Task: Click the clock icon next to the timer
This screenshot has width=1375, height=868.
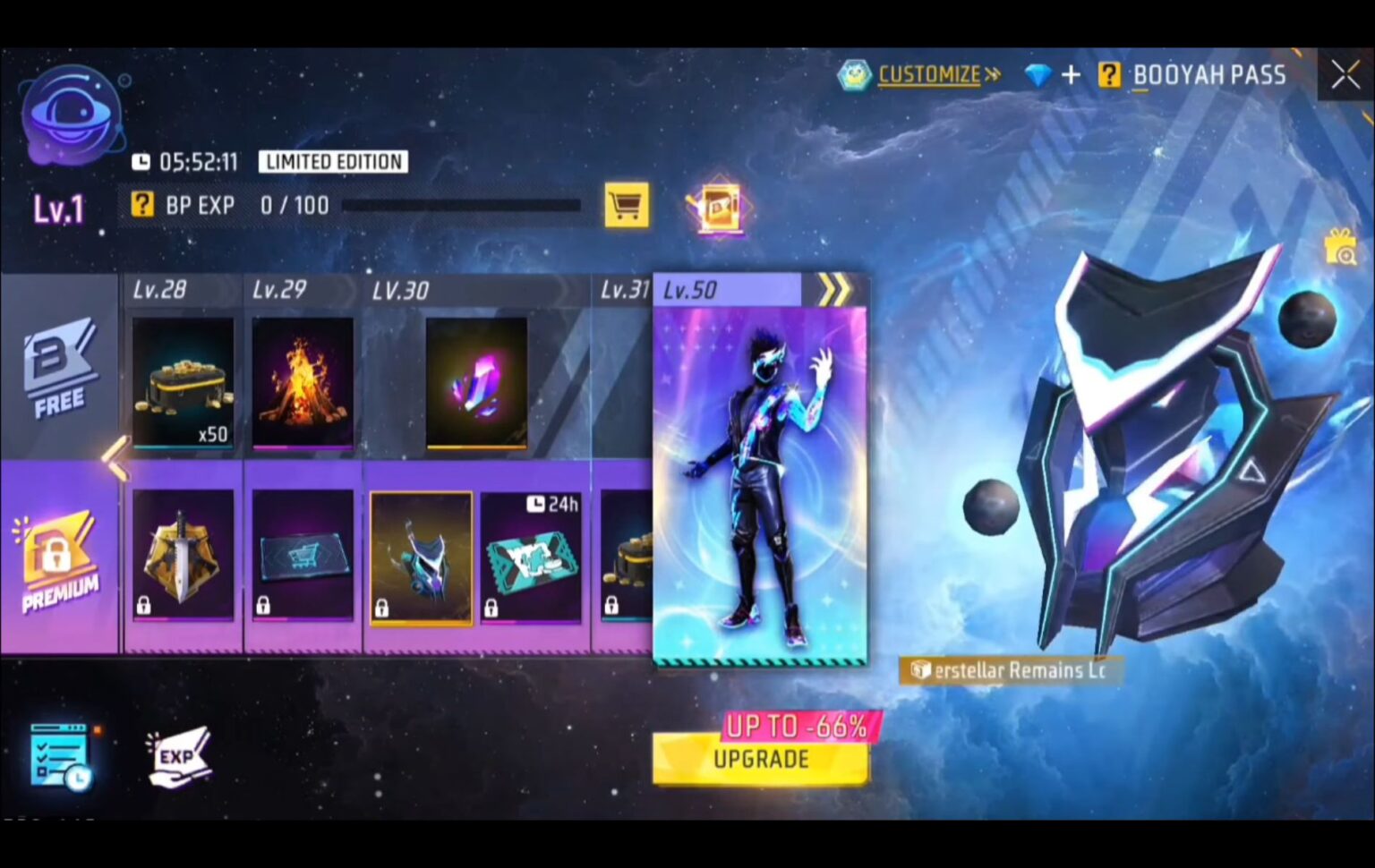Action: tap(143, 161)
